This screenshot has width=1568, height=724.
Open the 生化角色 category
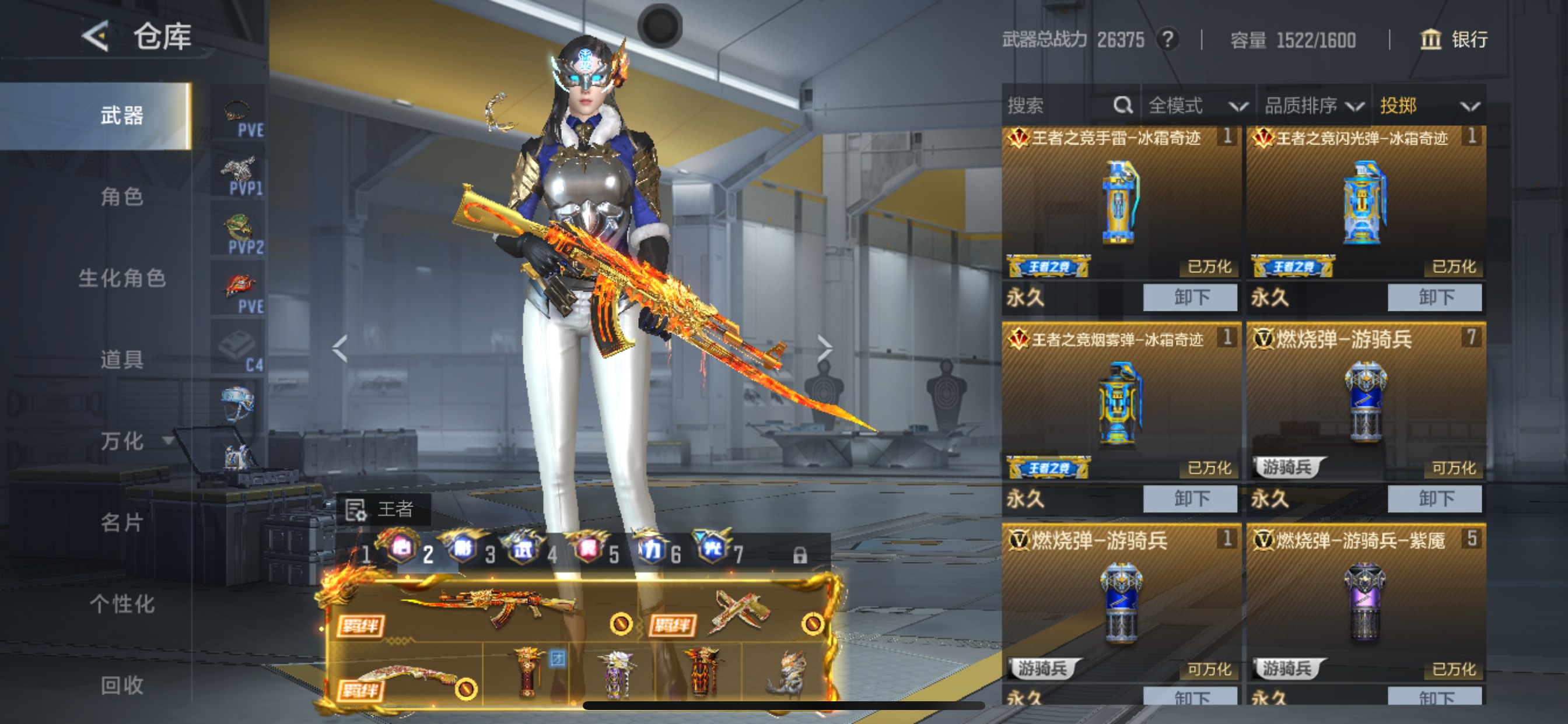pos(122,278)
